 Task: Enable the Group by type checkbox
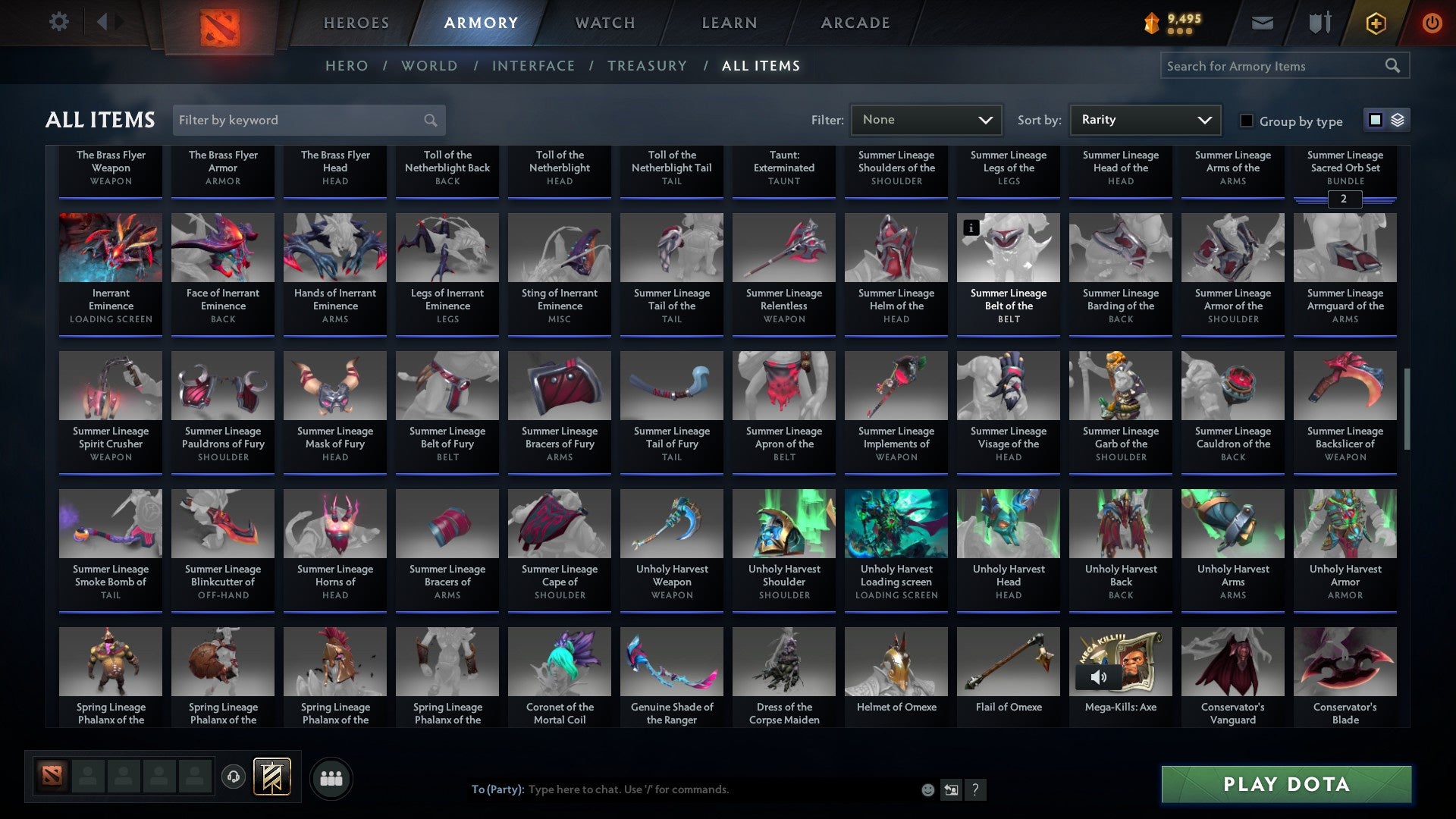click(1246, 121)
